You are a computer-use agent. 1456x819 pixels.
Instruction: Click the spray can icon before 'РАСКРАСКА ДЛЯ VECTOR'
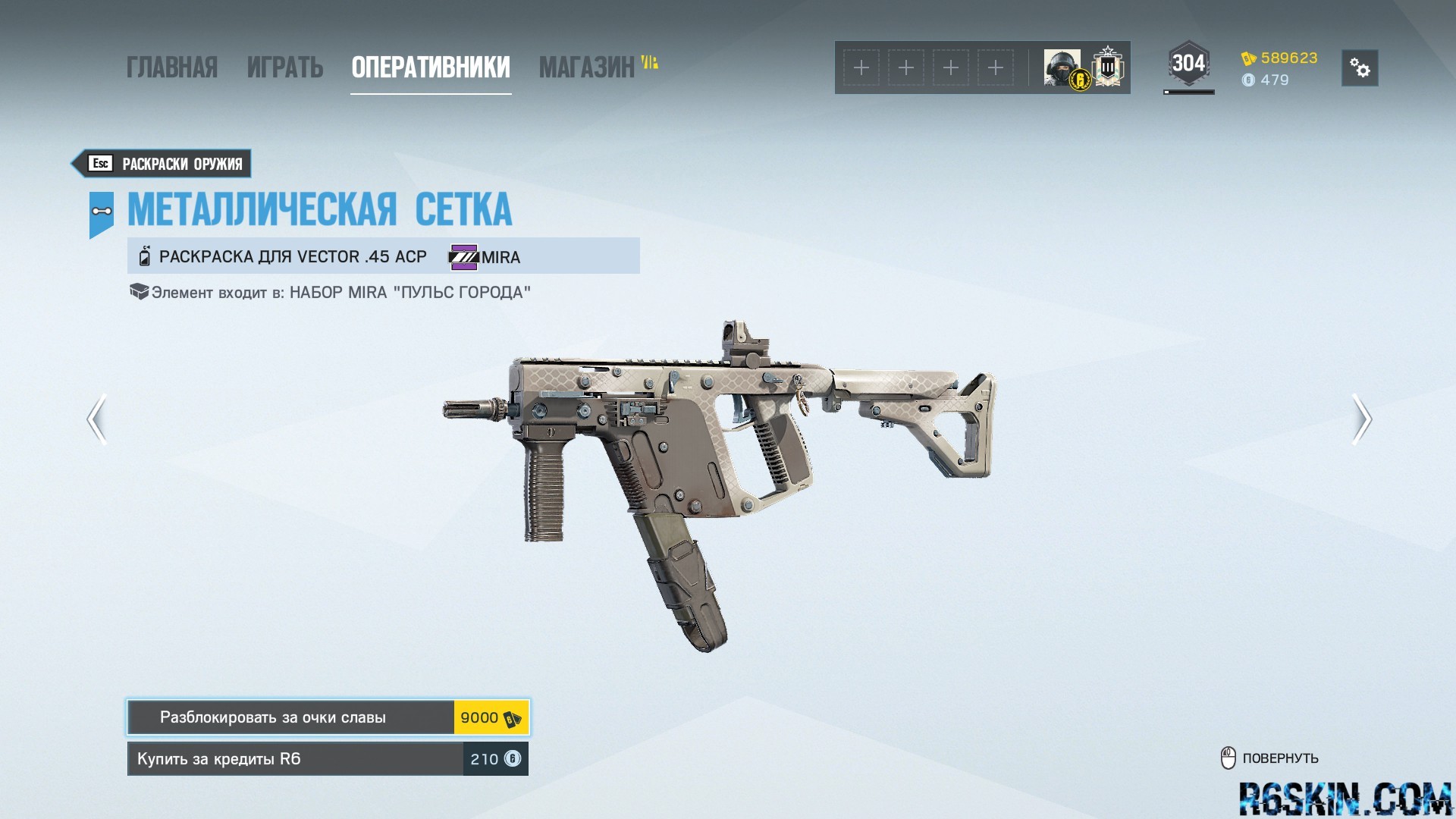143,256
